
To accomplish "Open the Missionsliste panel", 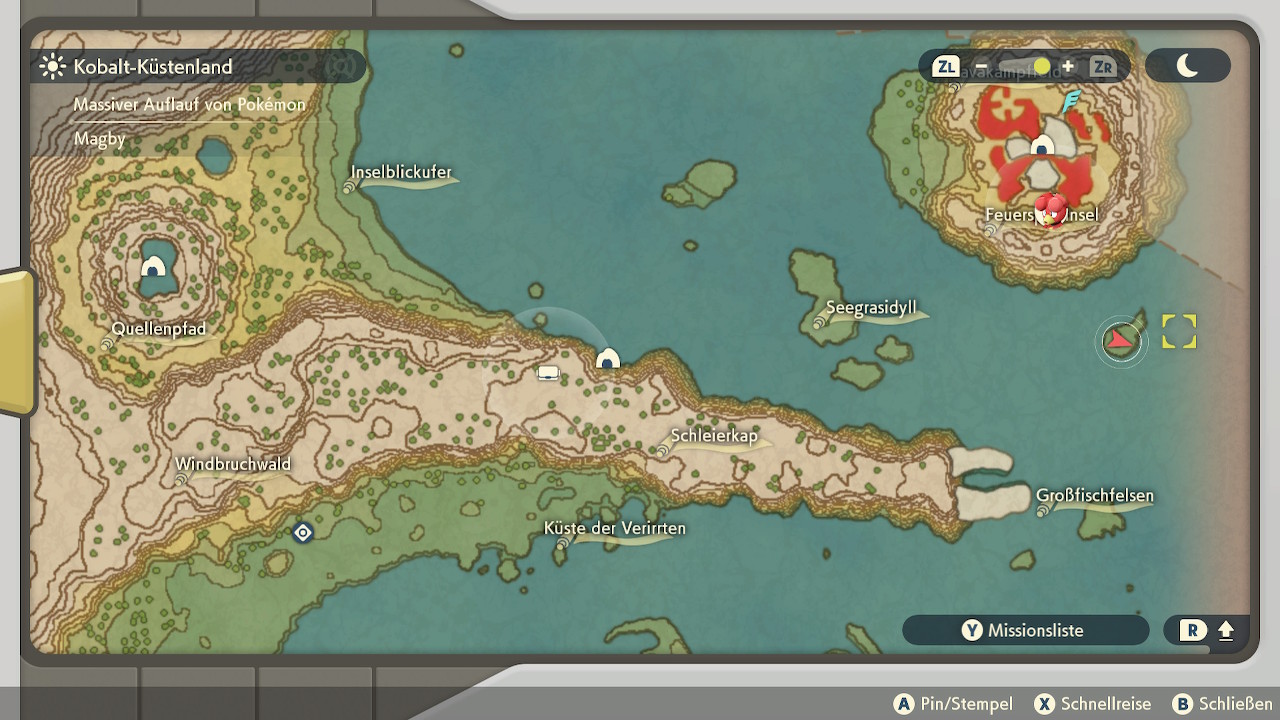I will [x=1025, y=630].
